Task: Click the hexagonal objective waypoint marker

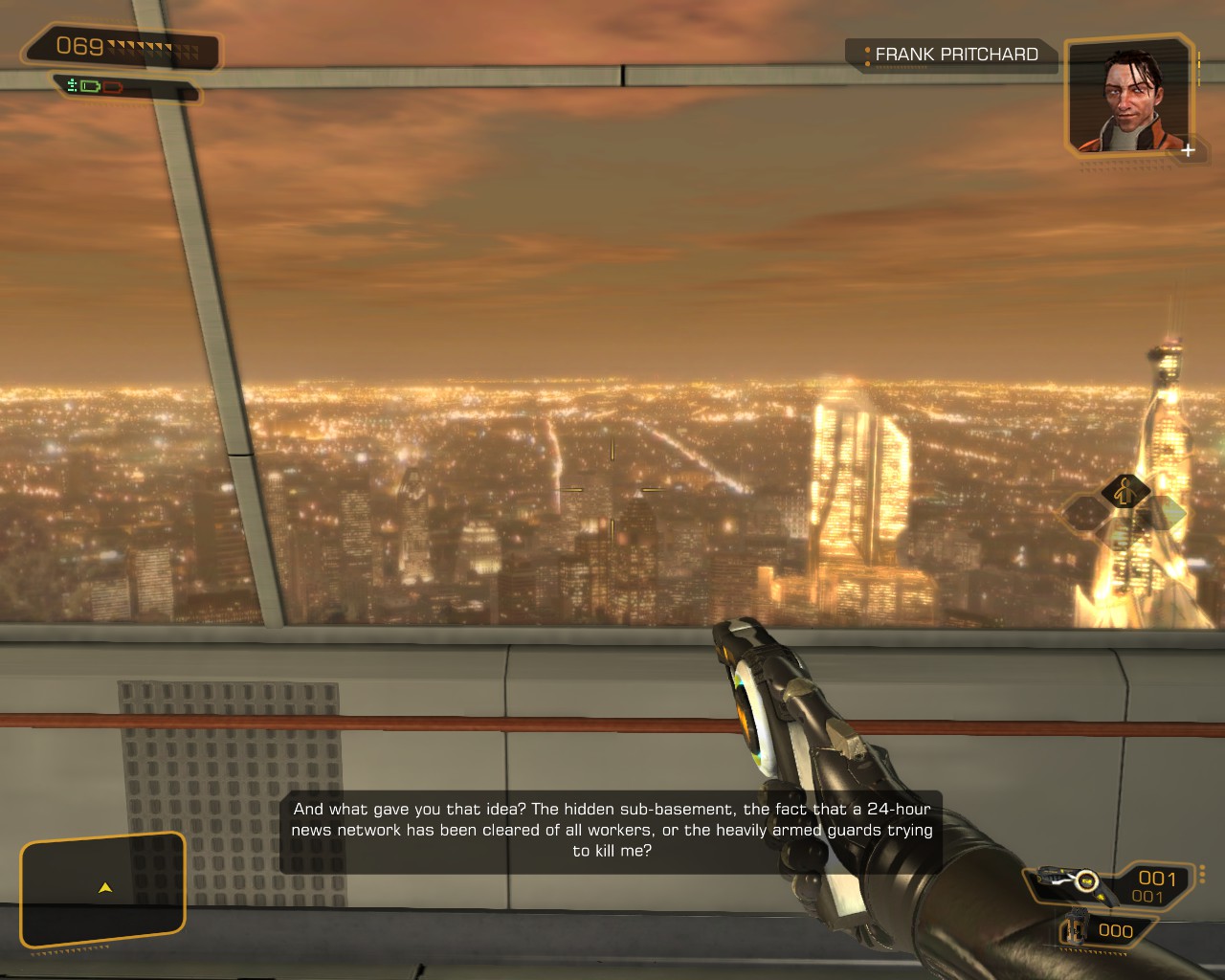Action: click(x=1126, y=493)
